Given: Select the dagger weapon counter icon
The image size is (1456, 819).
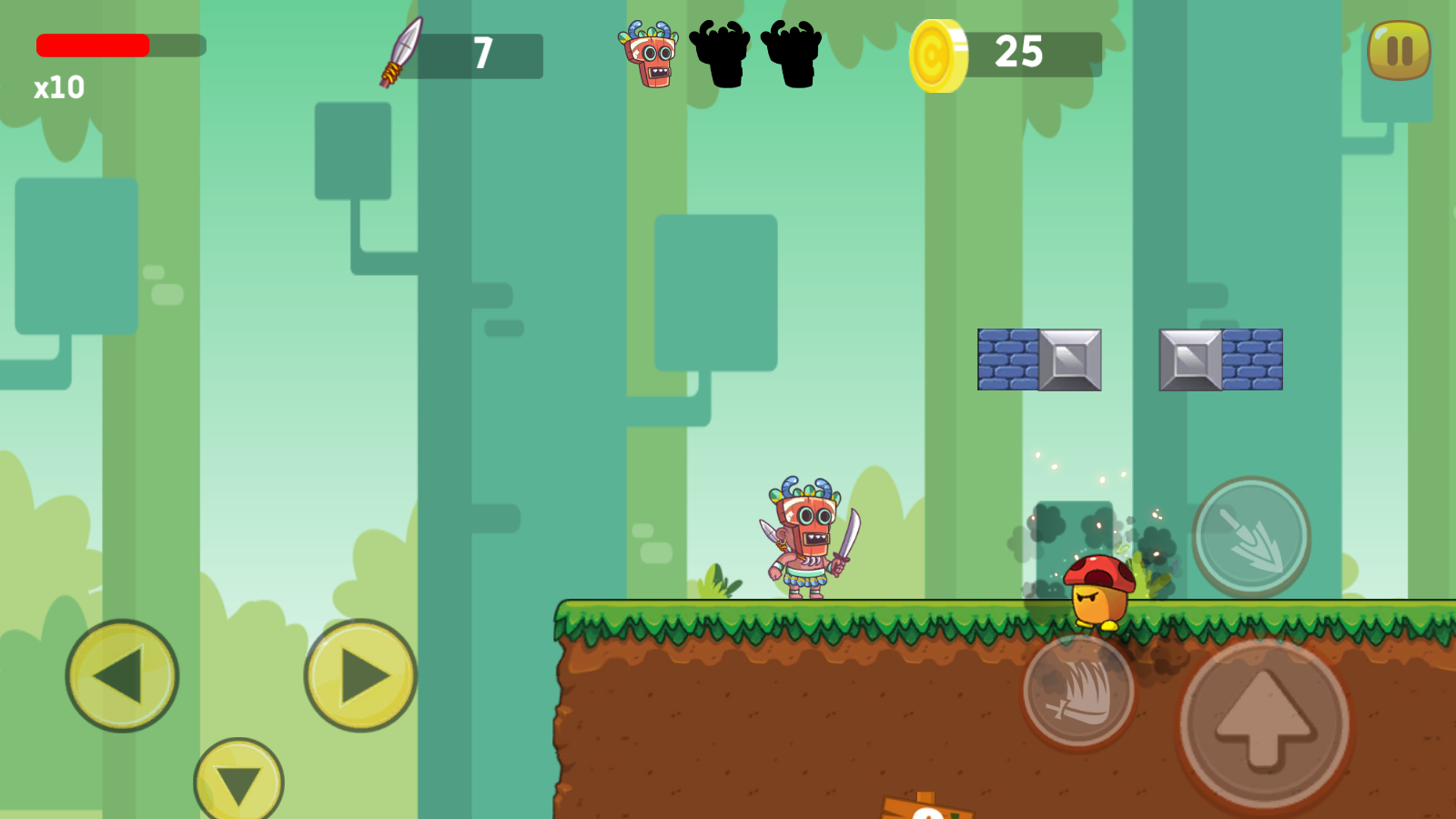Looking at the screenshot, I should 401,53.
